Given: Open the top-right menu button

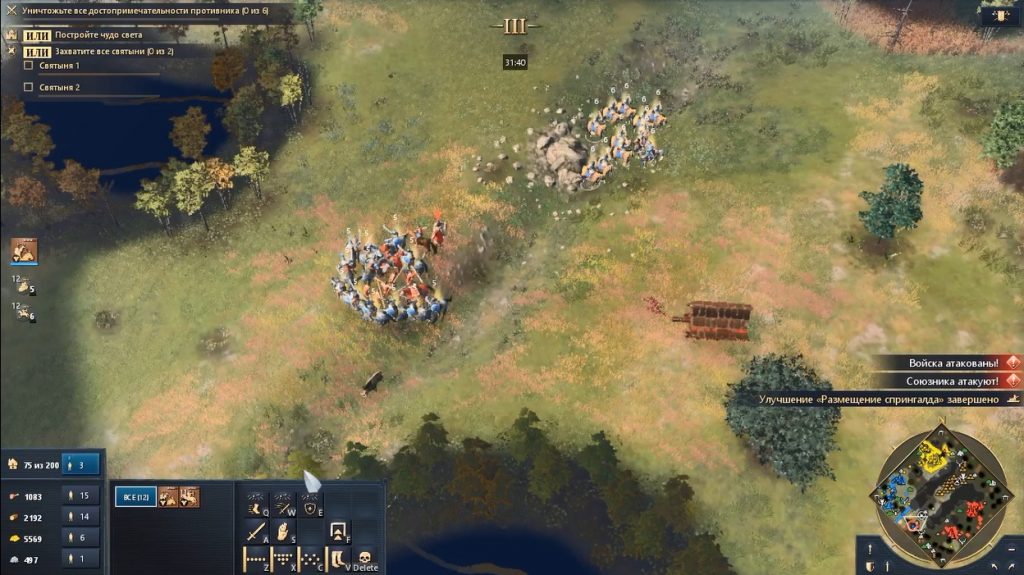Looking at the screenshot, I should pyautogui.click(x=996, y=14).
